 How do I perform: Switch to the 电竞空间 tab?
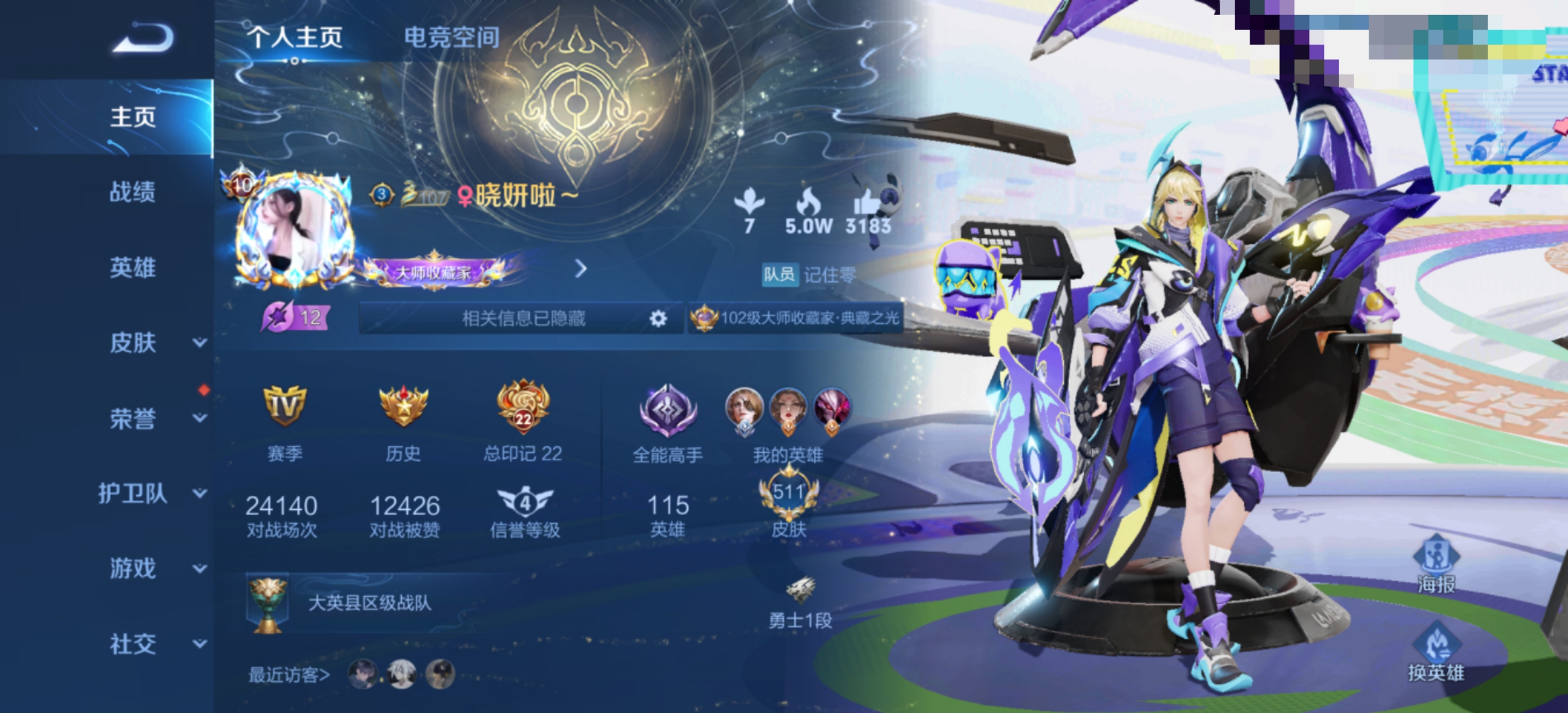pos(452,38)
